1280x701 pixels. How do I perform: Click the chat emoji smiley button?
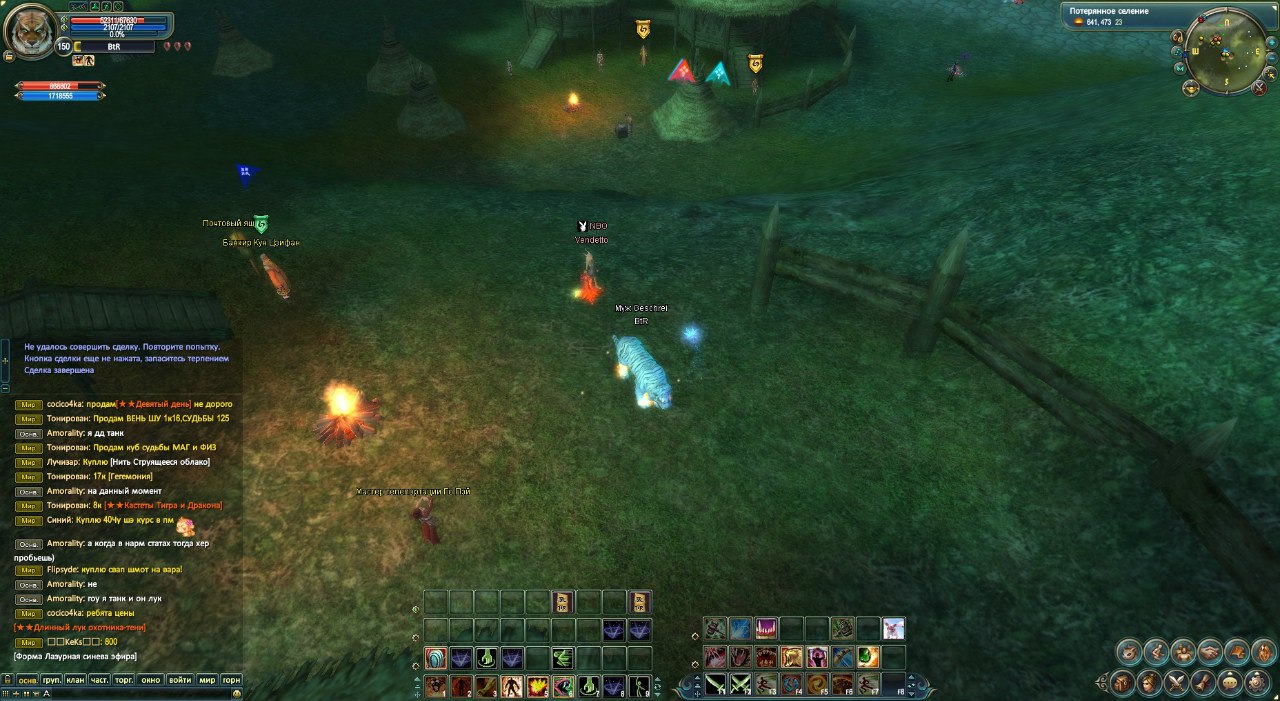[x=236, y=692]
